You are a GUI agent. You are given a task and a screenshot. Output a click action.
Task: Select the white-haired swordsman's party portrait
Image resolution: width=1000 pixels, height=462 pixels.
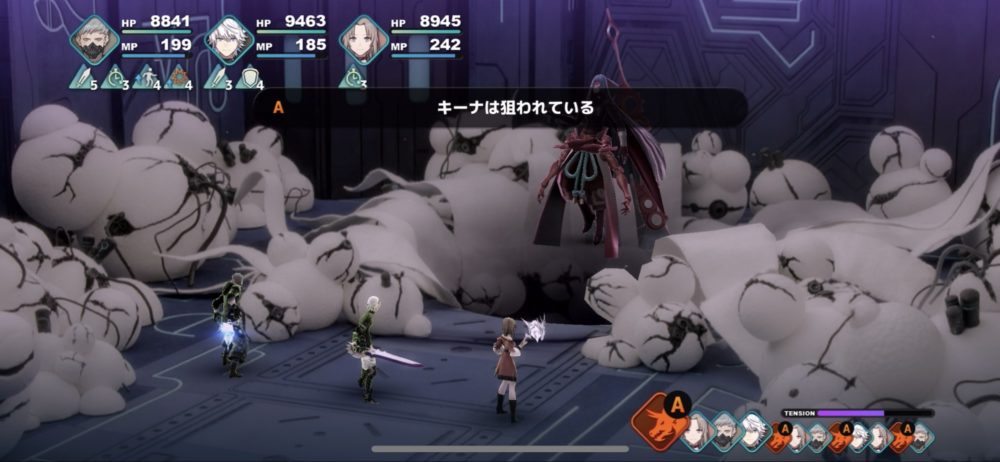click(x=229, y=40)
